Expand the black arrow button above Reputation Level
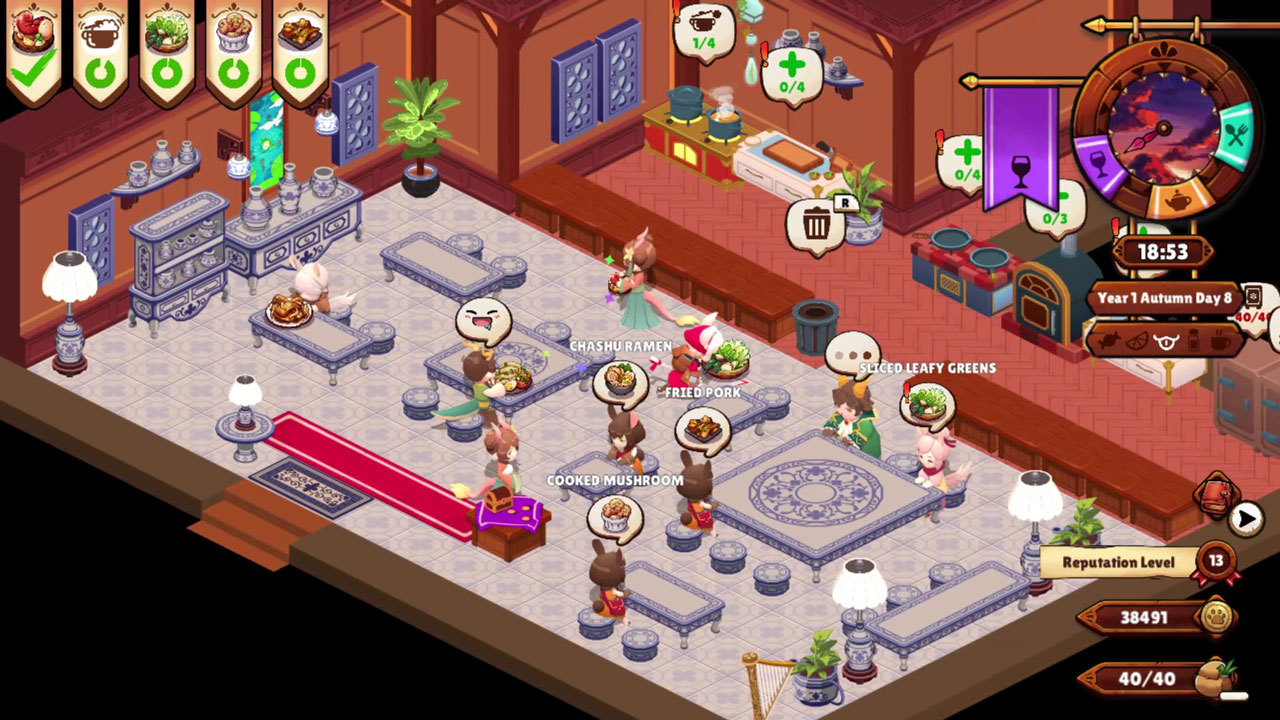The width and height of the screenshot is (1280, 720). pyautogui.click(x=1245, y=517)
